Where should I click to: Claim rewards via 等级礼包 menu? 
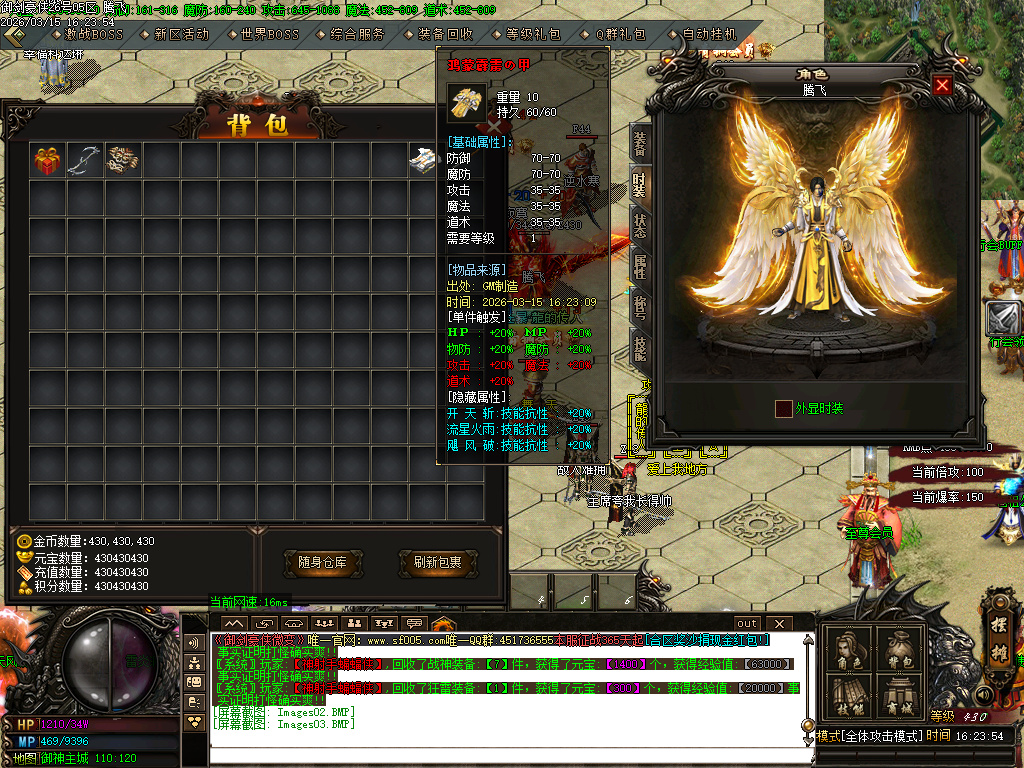click(x=533, y=34)
